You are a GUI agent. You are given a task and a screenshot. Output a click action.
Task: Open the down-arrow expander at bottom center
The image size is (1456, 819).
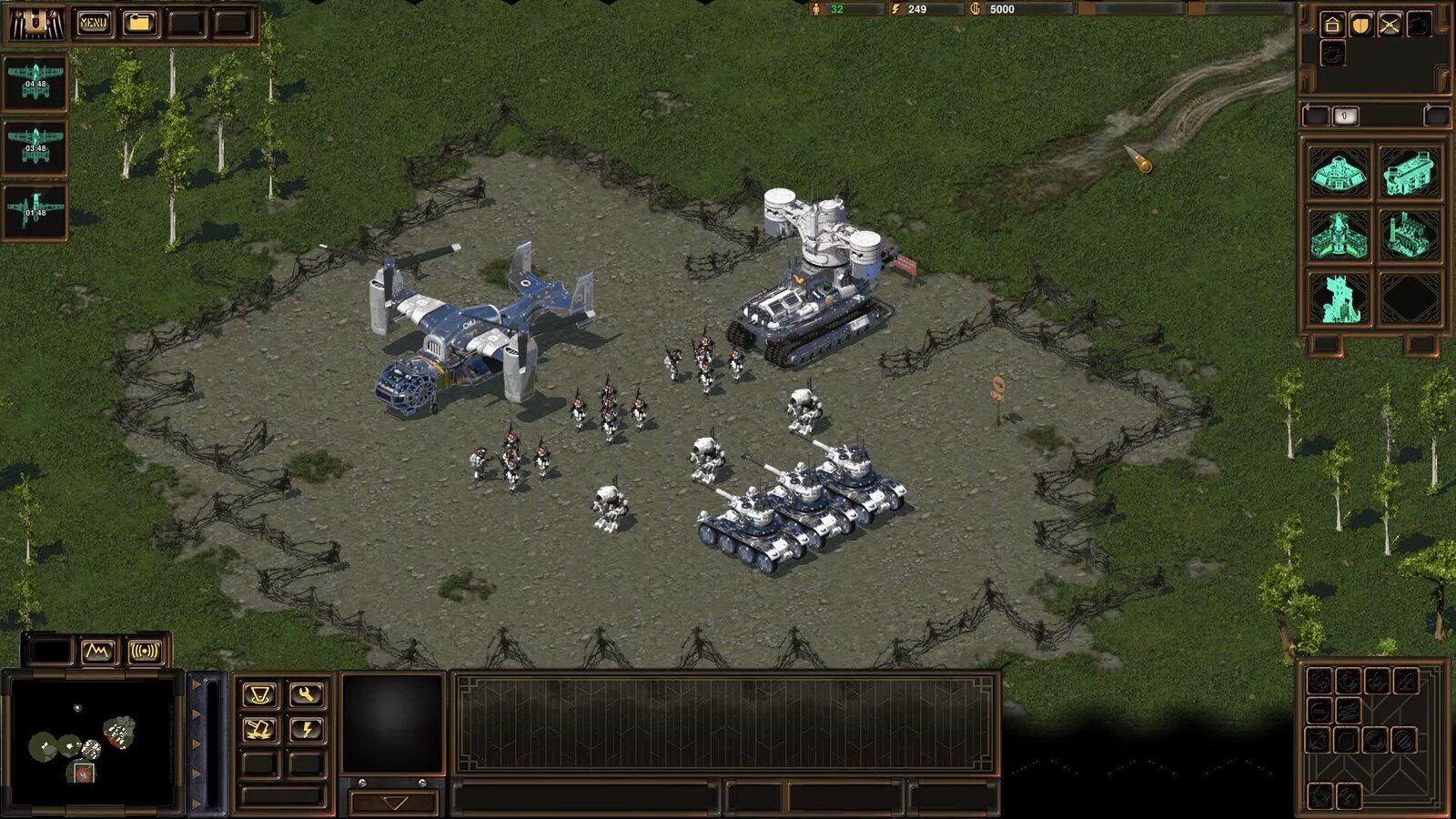coord(391,804)
